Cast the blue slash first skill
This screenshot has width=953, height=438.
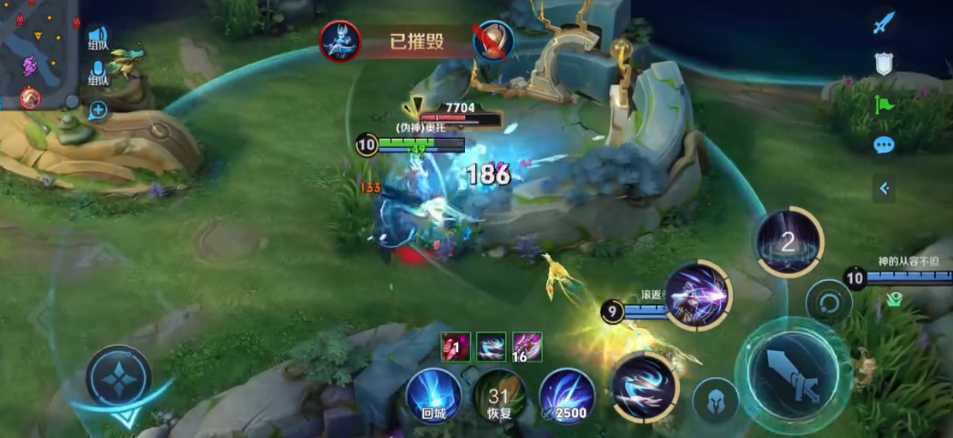coord(640,385)
